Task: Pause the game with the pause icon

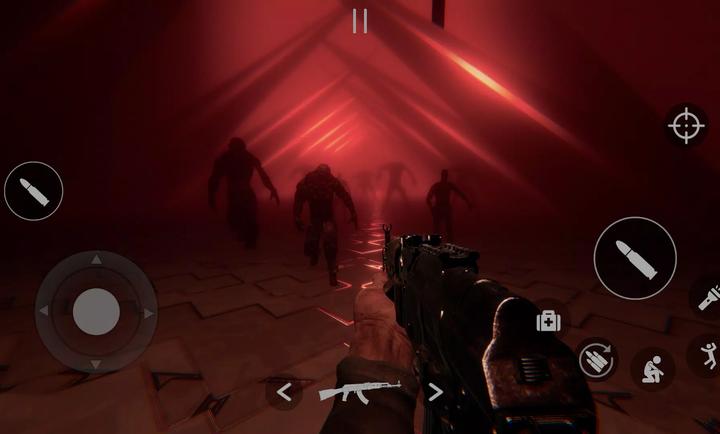Action: (360, 21)
